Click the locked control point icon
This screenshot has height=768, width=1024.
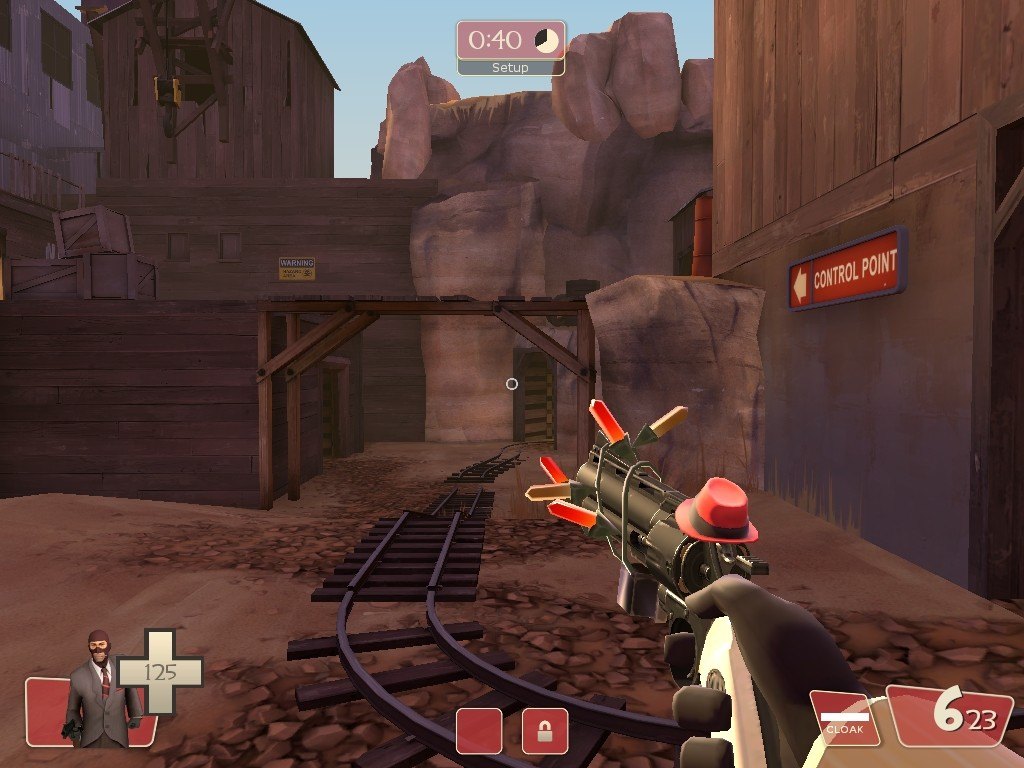[545, 731]
